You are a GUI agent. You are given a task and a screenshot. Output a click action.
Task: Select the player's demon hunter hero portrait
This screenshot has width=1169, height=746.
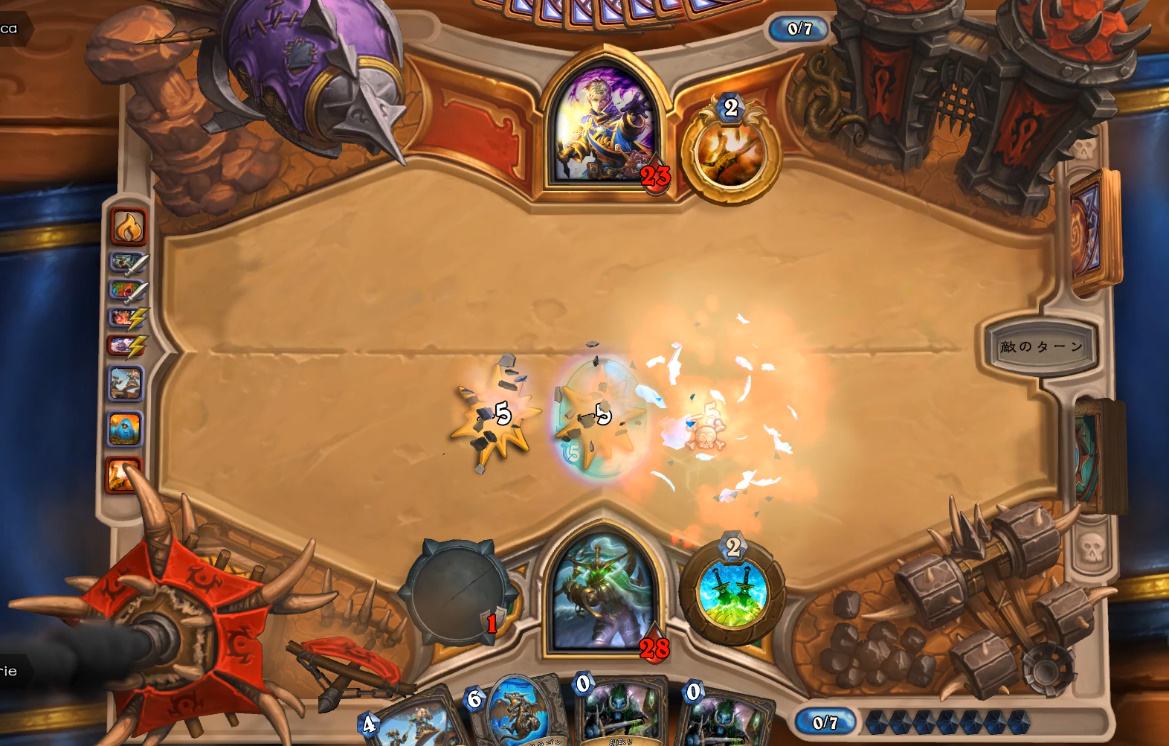[602, 592]
